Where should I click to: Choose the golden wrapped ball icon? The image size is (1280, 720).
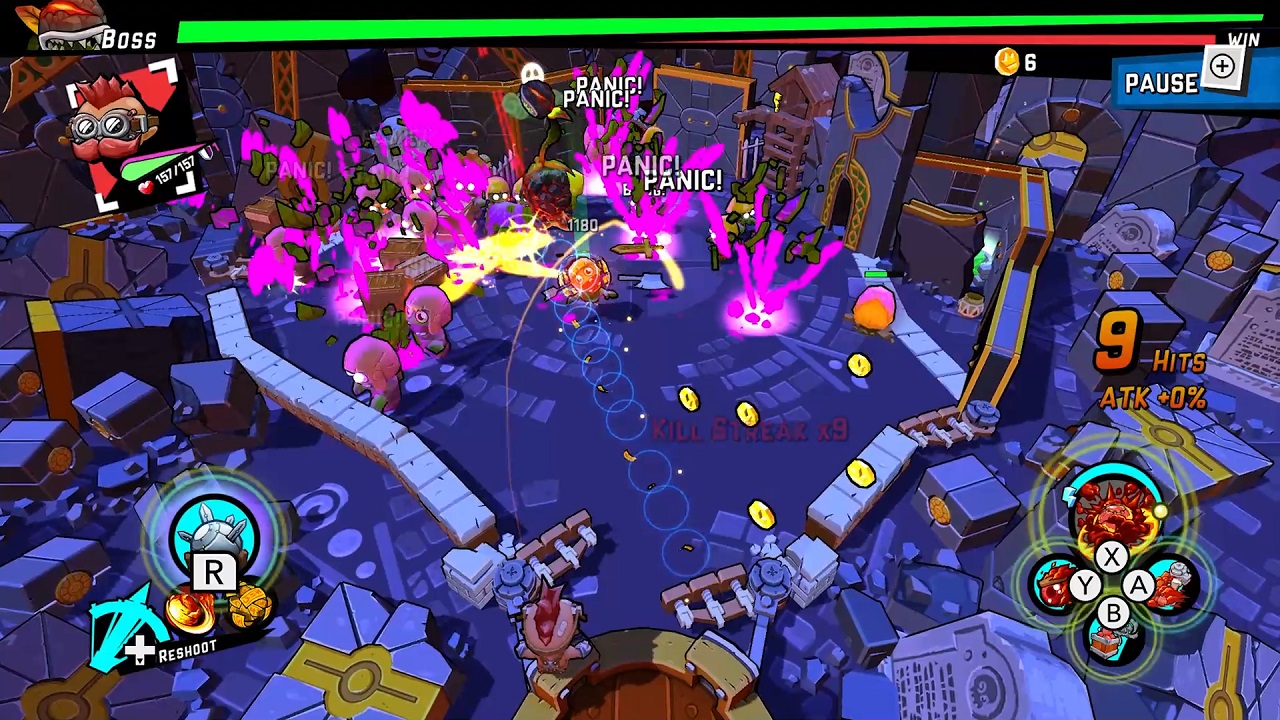click(x=248, y=606)
